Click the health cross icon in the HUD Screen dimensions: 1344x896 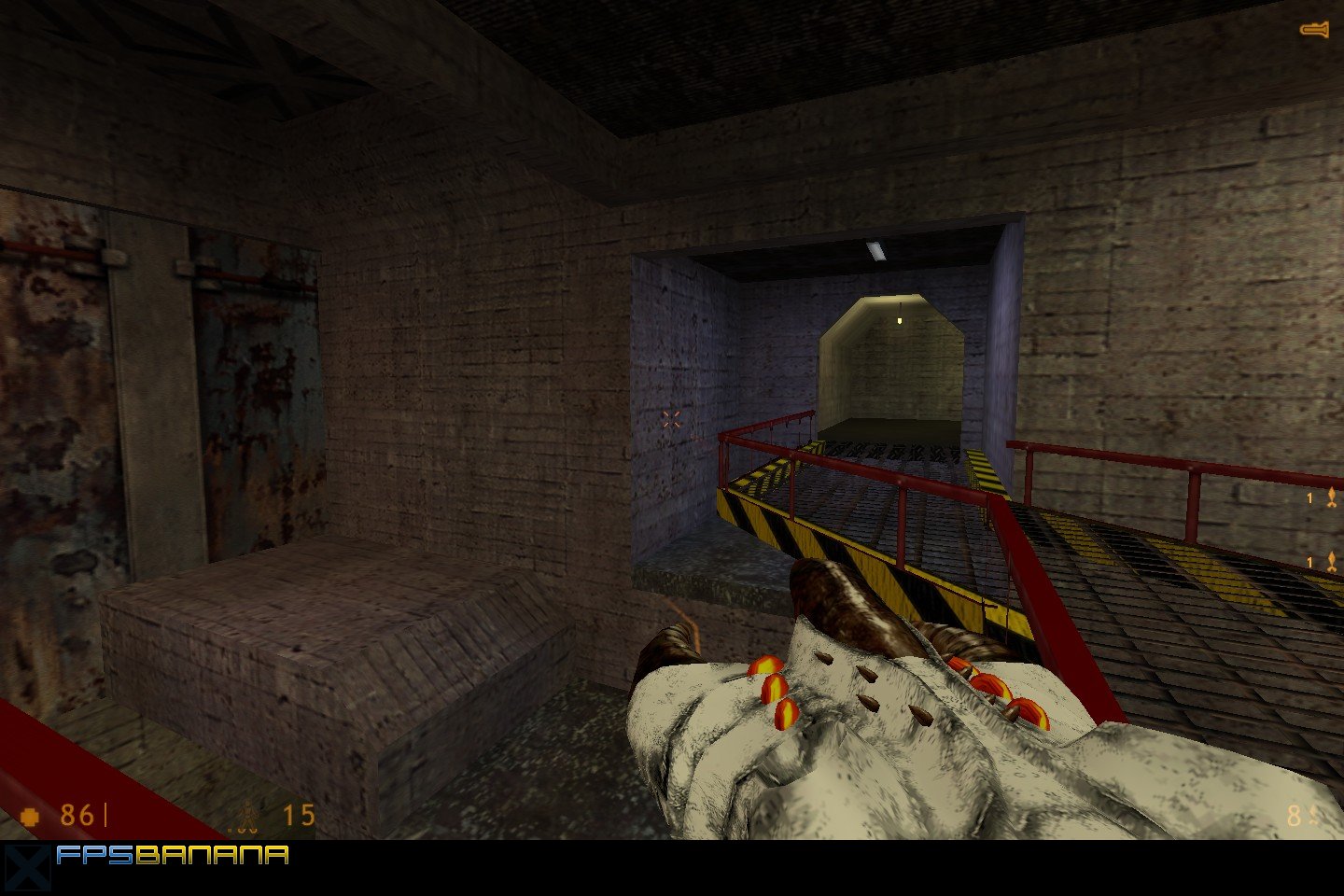(x=31, y=815)
